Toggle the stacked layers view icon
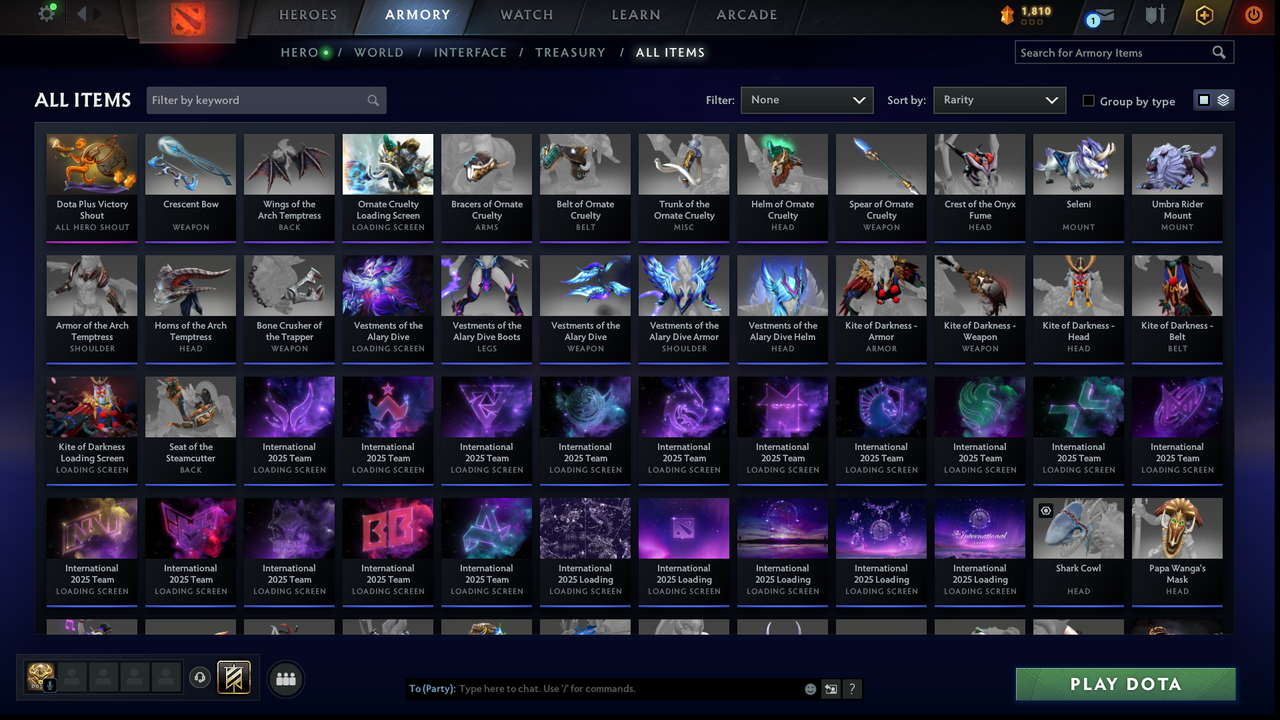 pyautogui.click(x=1221, y=100)
